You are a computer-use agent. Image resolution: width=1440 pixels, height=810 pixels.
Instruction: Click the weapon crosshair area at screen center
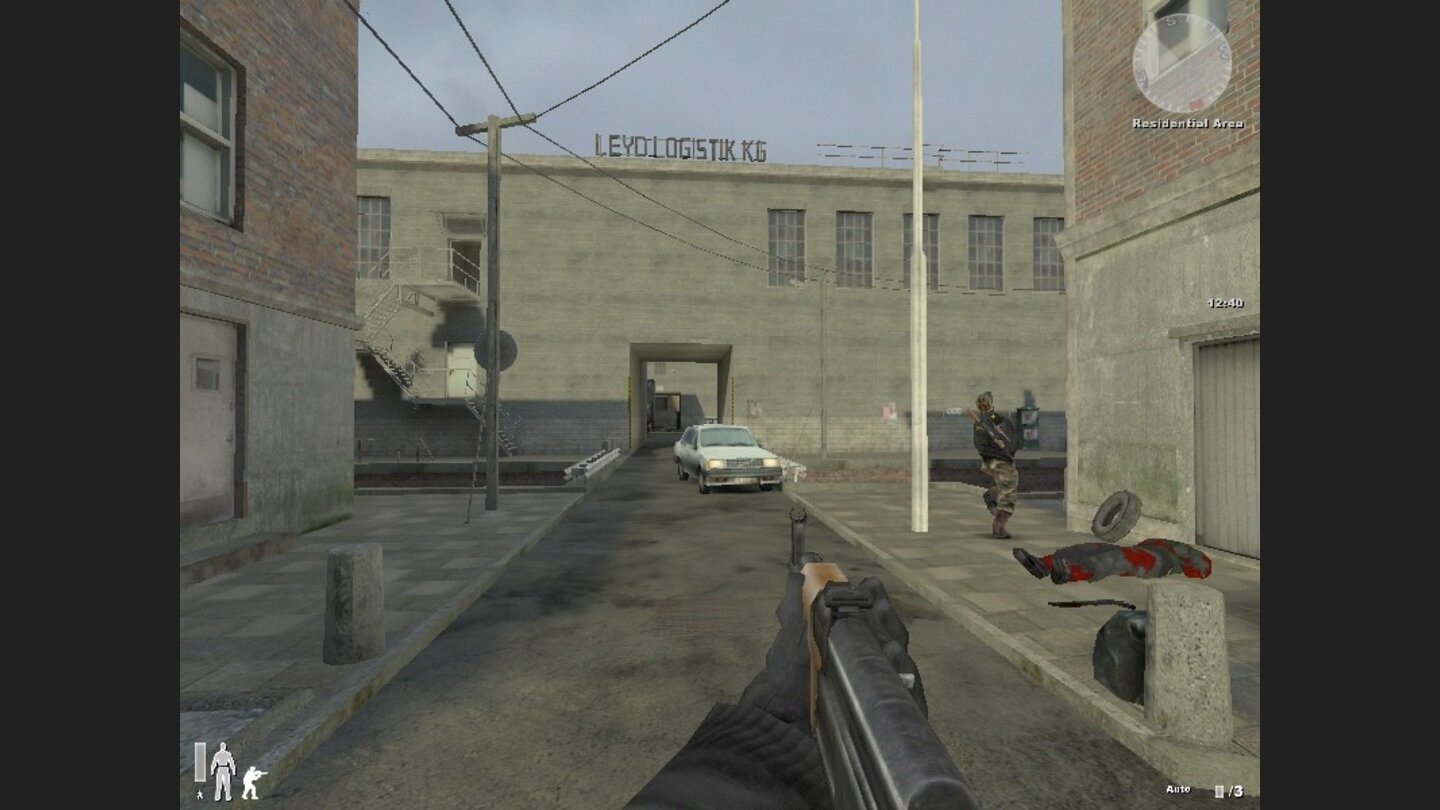coord(720,405)
